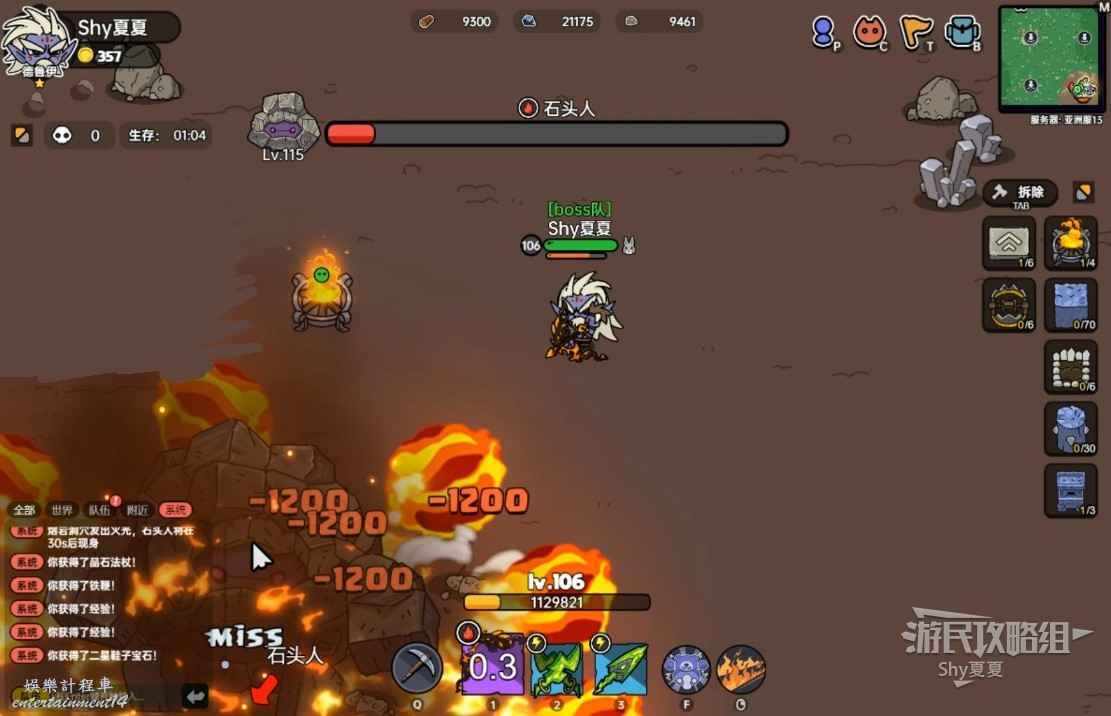Viewport: 1111px width, 716px height.
Task: Open the blue backpack inventory
Action: 962,33
